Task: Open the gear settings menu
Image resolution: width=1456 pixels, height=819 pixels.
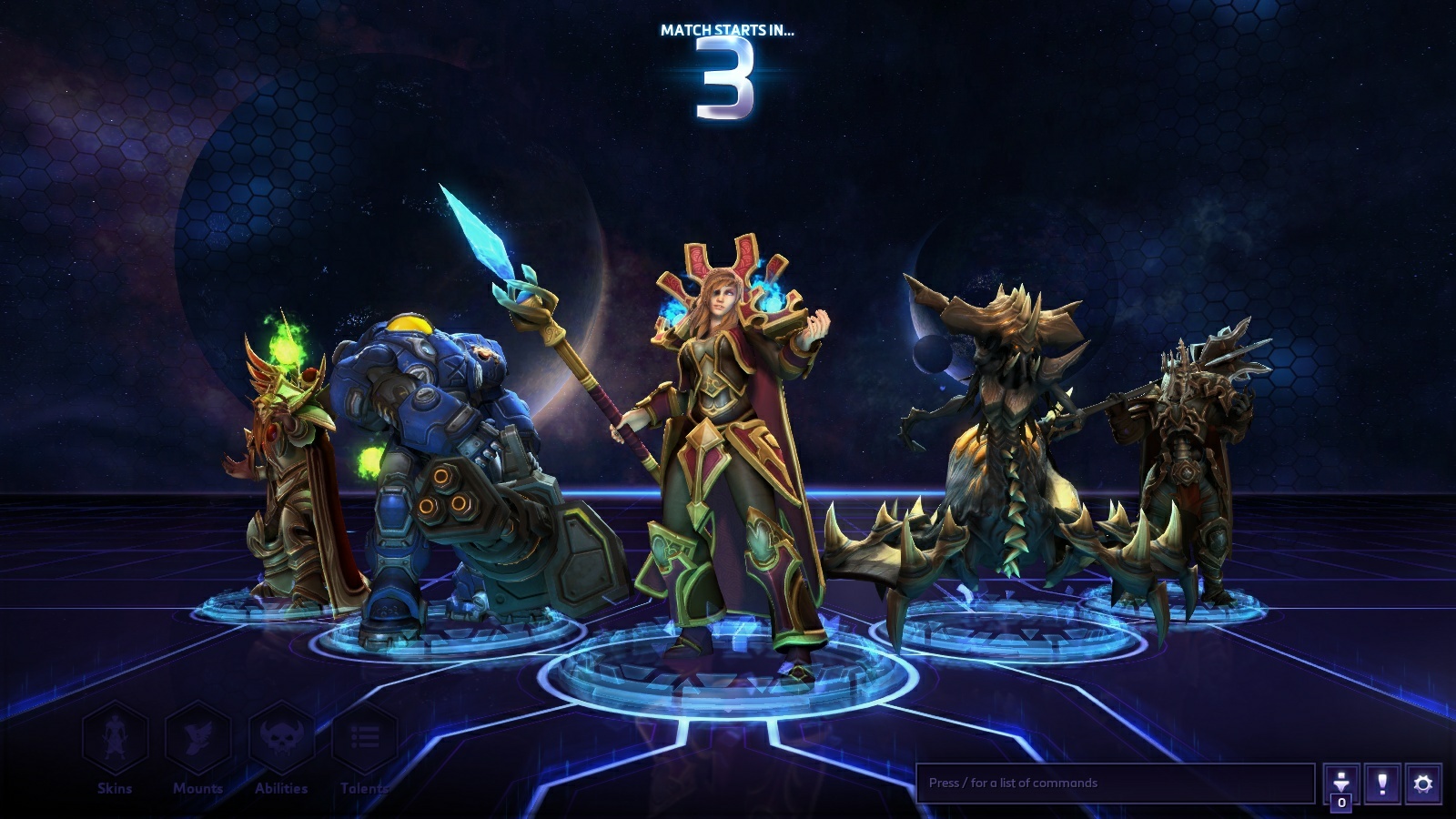Action: point(1423,784)
